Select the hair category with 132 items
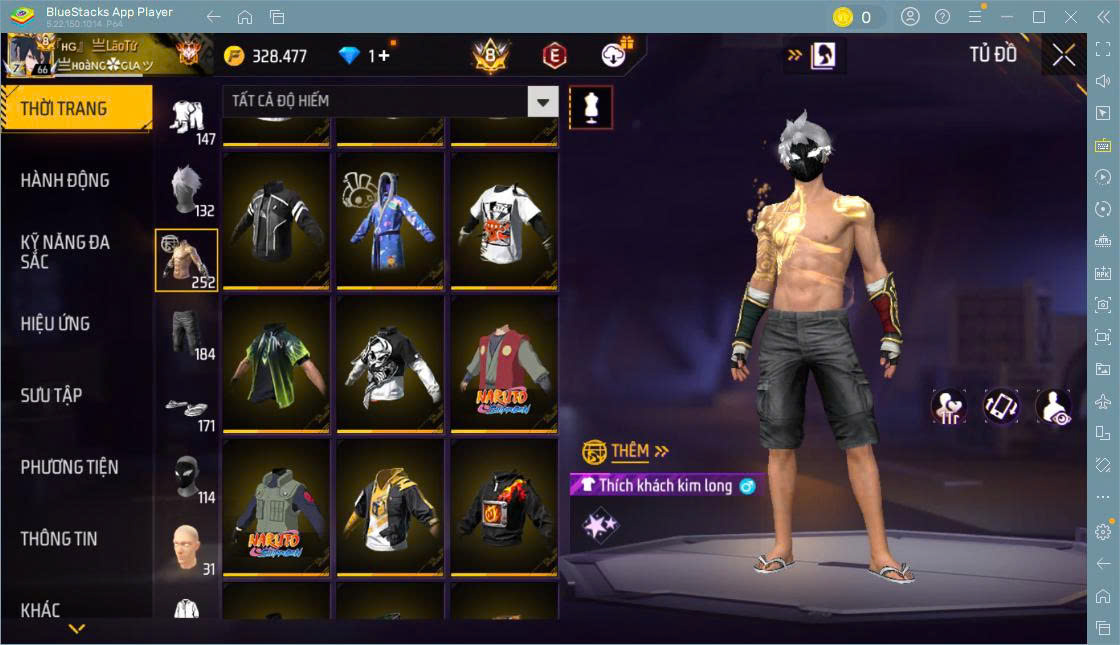This screenshot has height=645, width=1120. pyautogui.click(x=186, y=189)
